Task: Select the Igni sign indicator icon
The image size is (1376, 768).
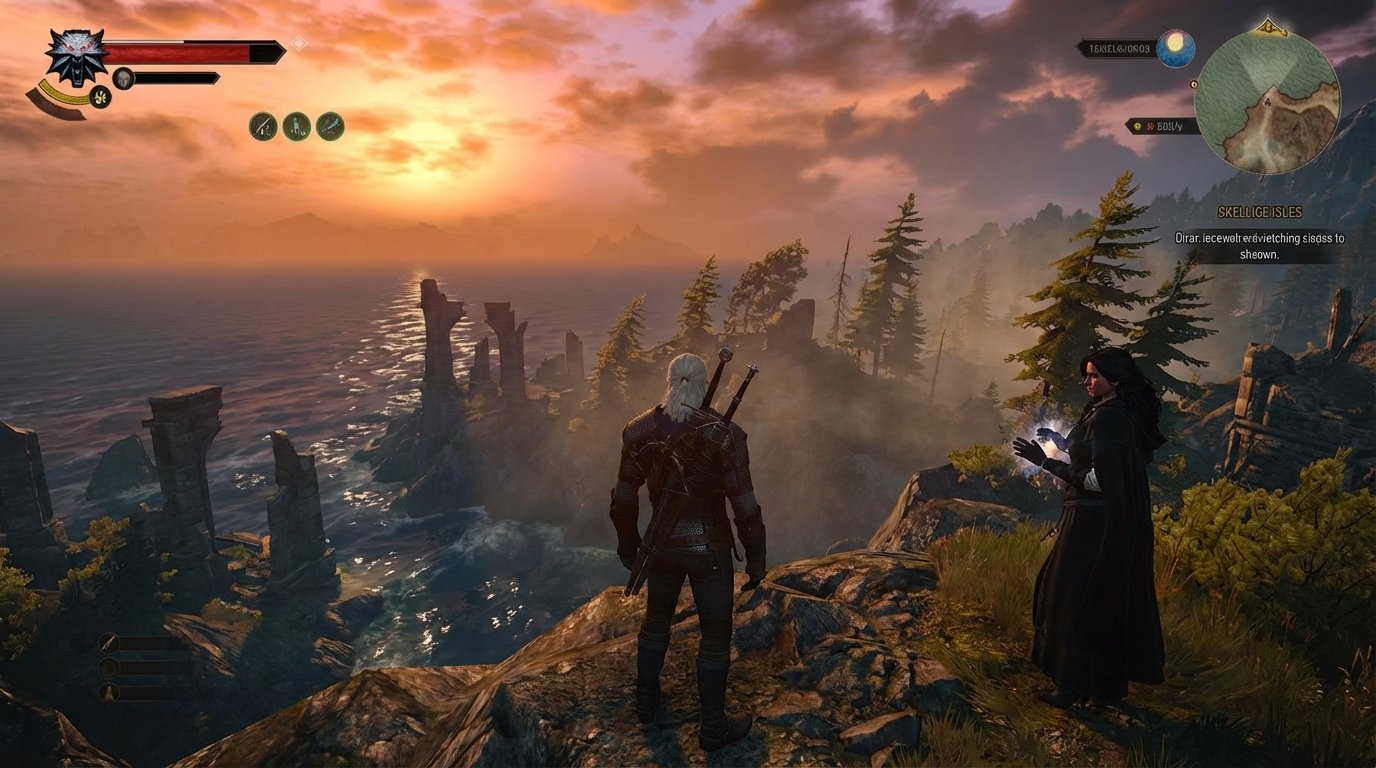Action: (101, 97)
